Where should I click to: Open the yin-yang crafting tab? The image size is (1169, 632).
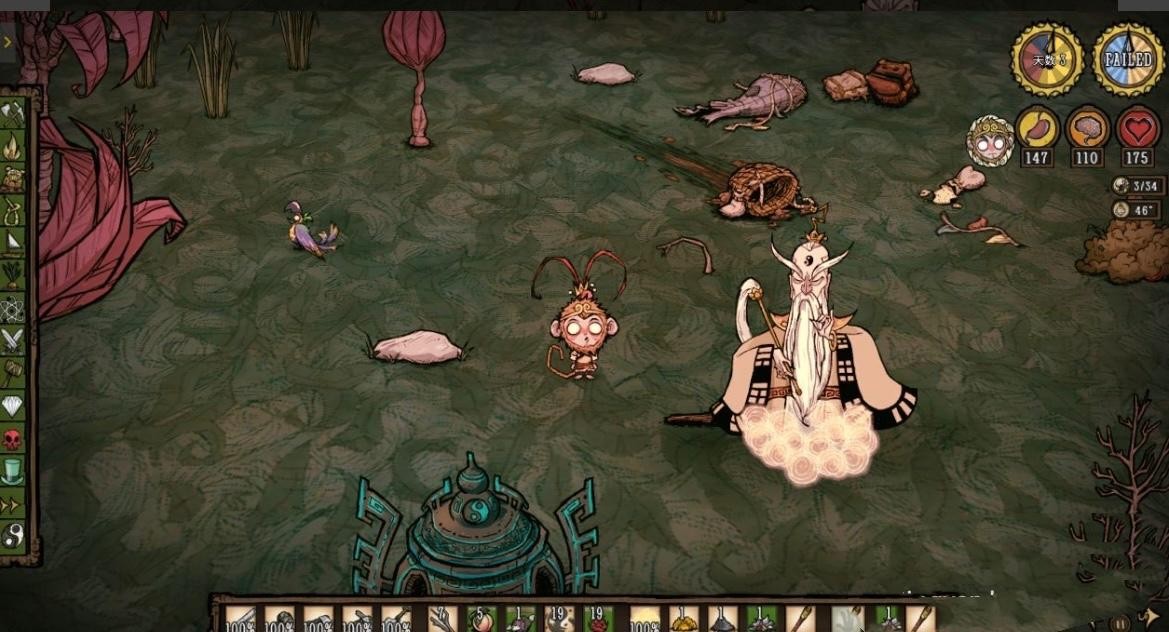pyautogui.click(x=14, y=534)
